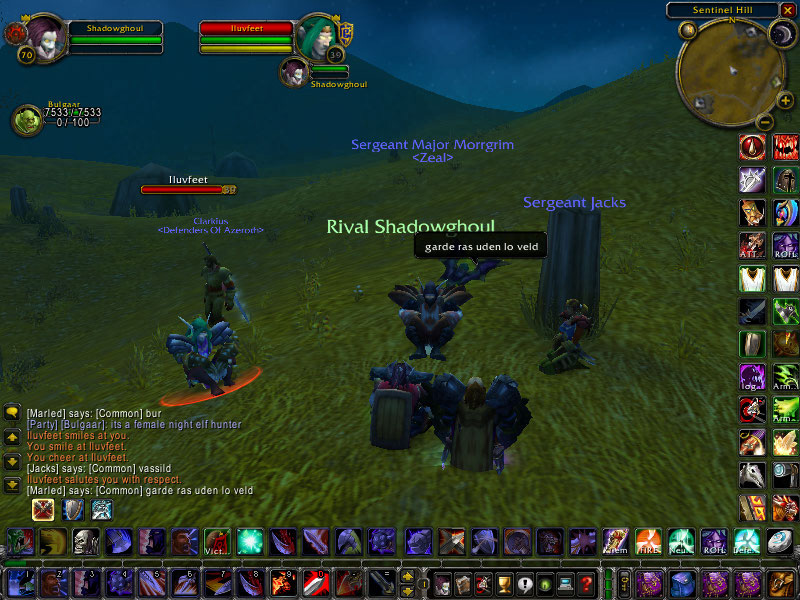Jump chat to the bottom with the lowest arrow

13,485
